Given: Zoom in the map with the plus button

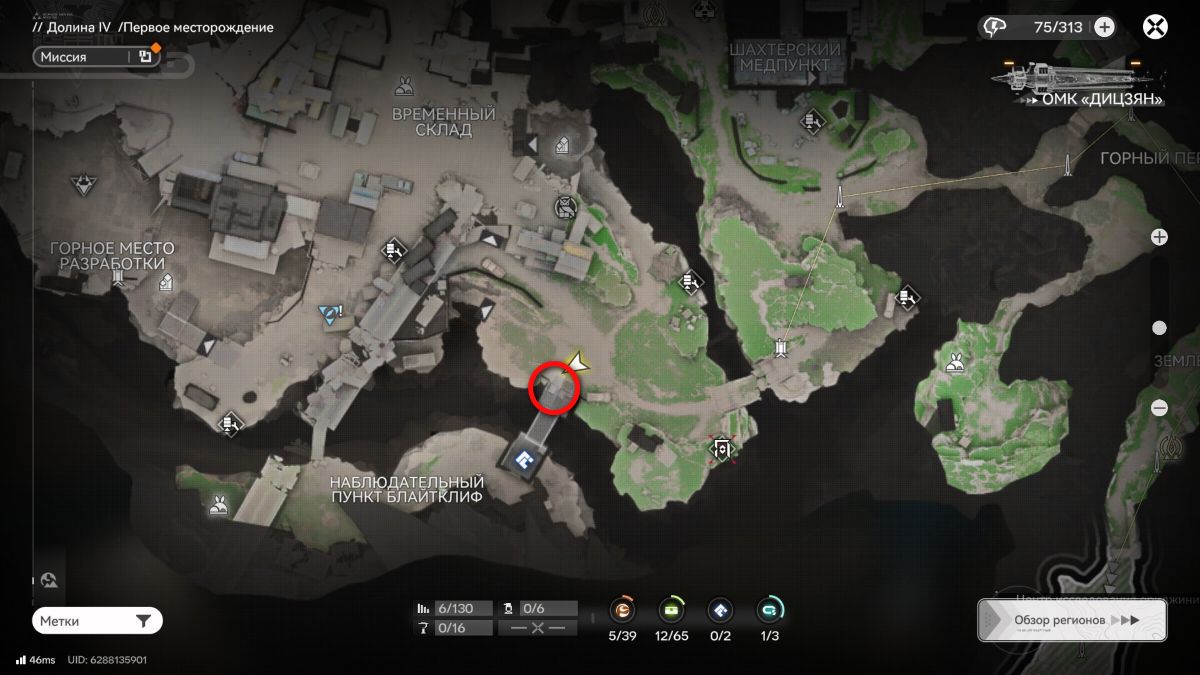Looking at the screenshot, I should click(x=1159, y=237).
